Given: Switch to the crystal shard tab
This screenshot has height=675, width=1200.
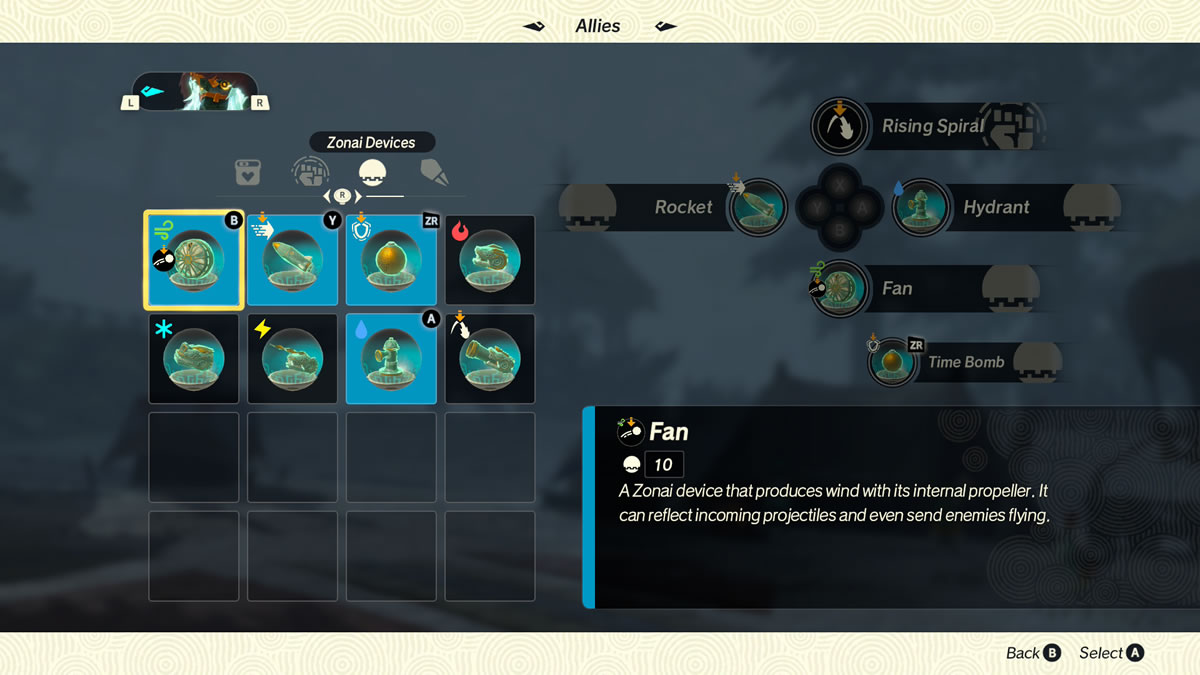Looking at the screenshot, I should pos(434,172).
